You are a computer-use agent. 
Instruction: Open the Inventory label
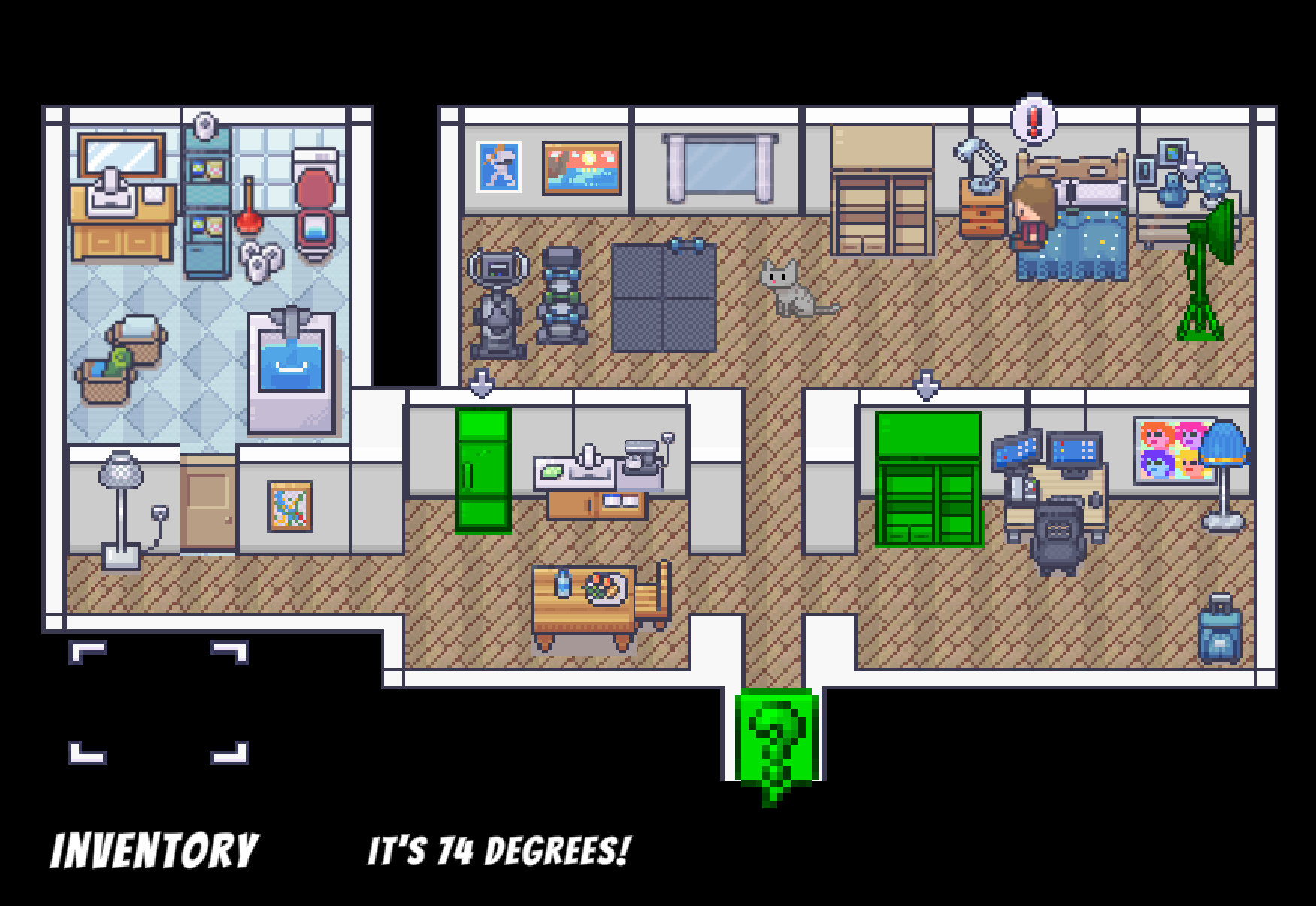[x=154, y=851]
